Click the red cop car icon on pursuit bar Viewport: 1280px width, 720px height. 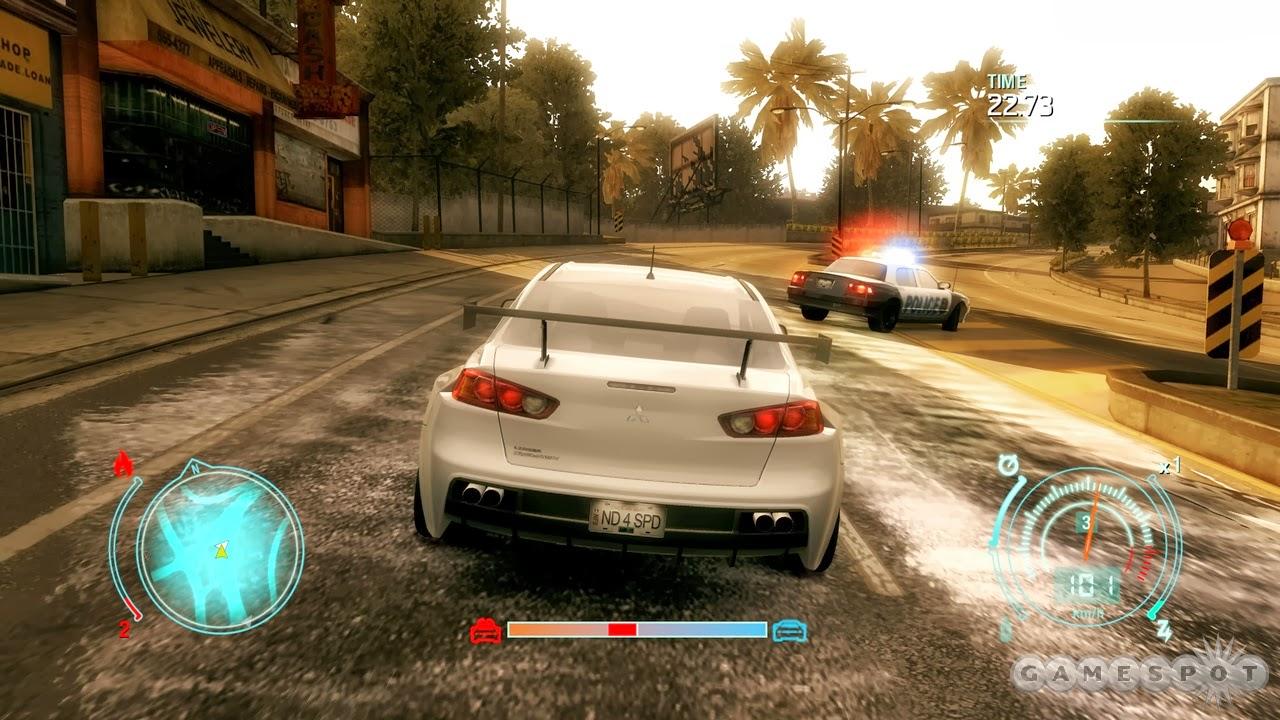click(x=487, y=631)
